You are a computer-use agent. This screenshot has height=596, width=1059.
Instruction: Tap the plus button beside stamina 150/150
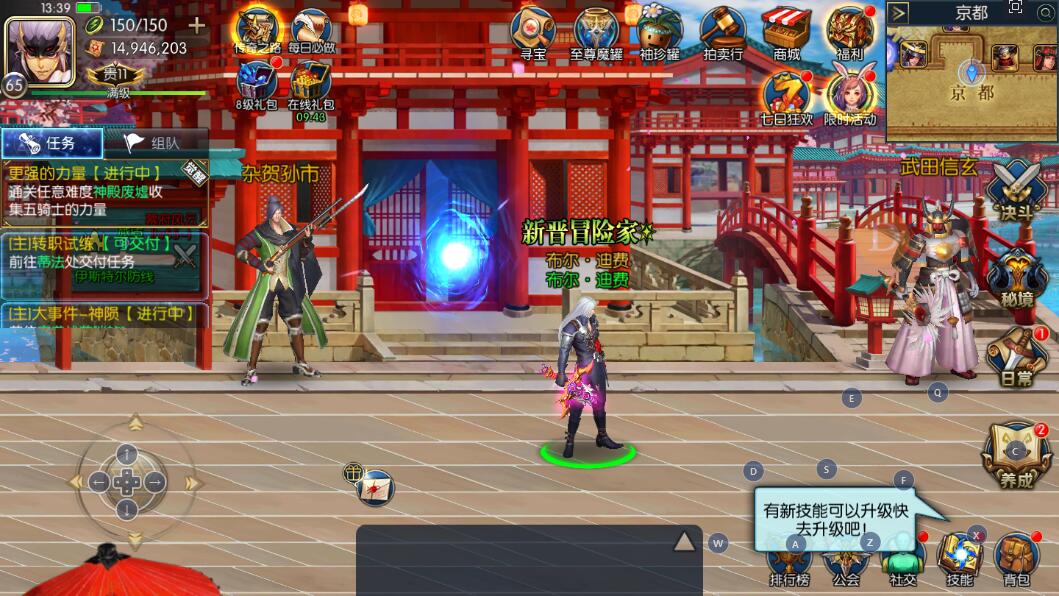point(197,25)
